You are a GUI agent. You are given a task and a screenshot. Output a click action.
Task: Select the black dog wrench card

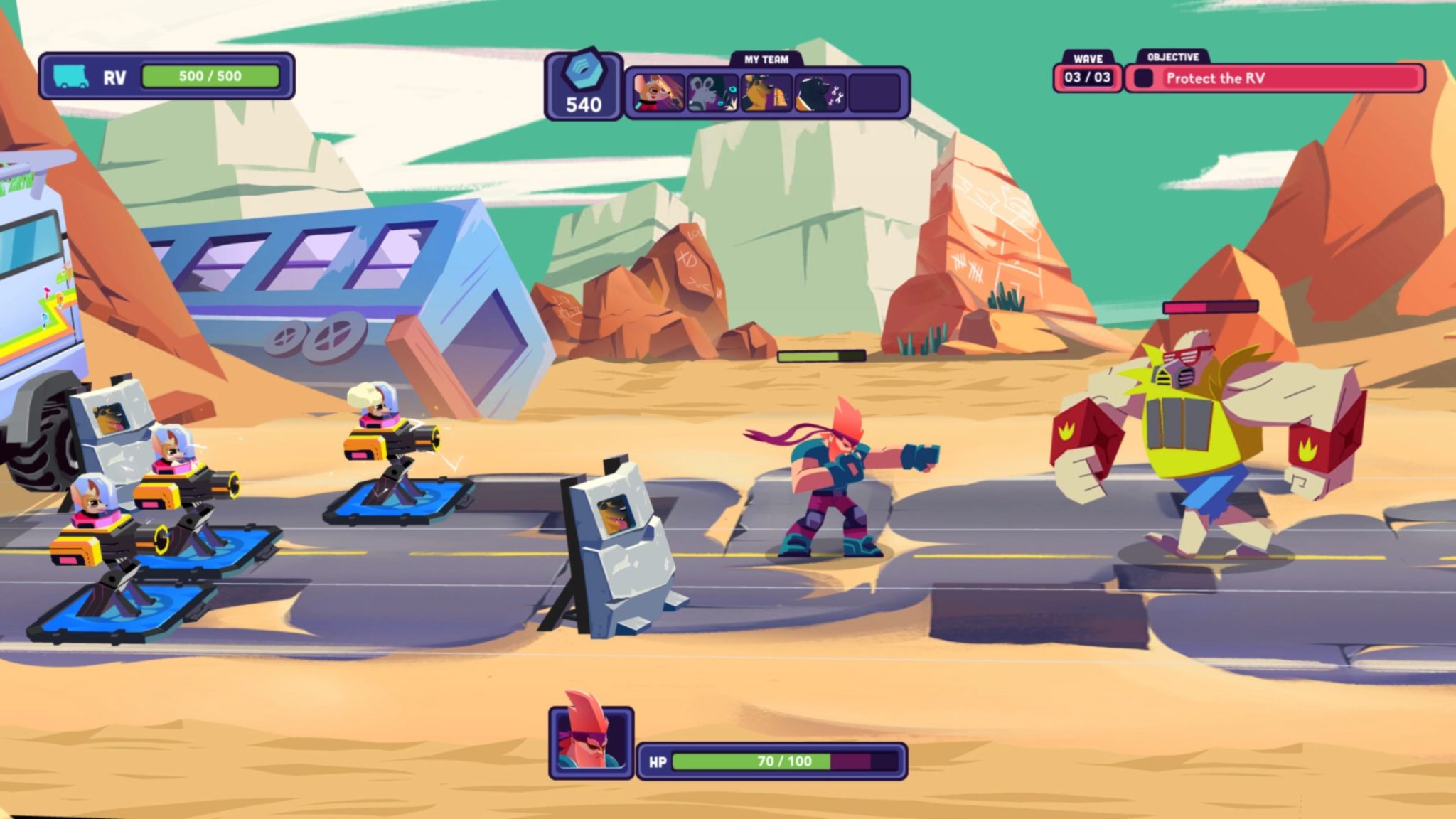coord(820,93)
